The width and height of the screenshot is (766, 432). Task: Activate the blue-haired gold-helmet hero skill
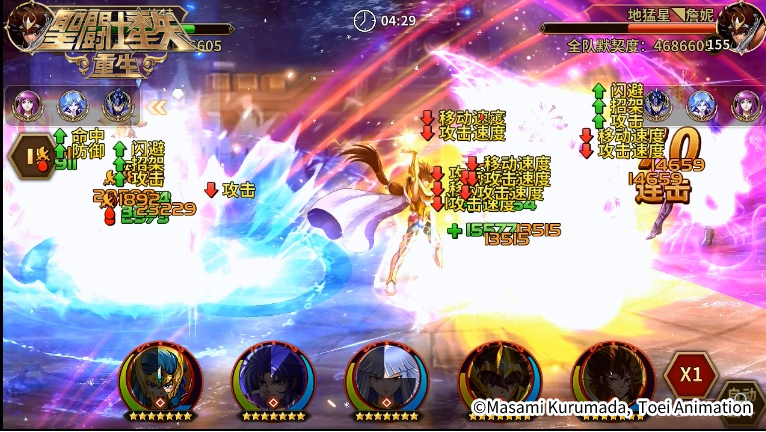coord(160,376)
